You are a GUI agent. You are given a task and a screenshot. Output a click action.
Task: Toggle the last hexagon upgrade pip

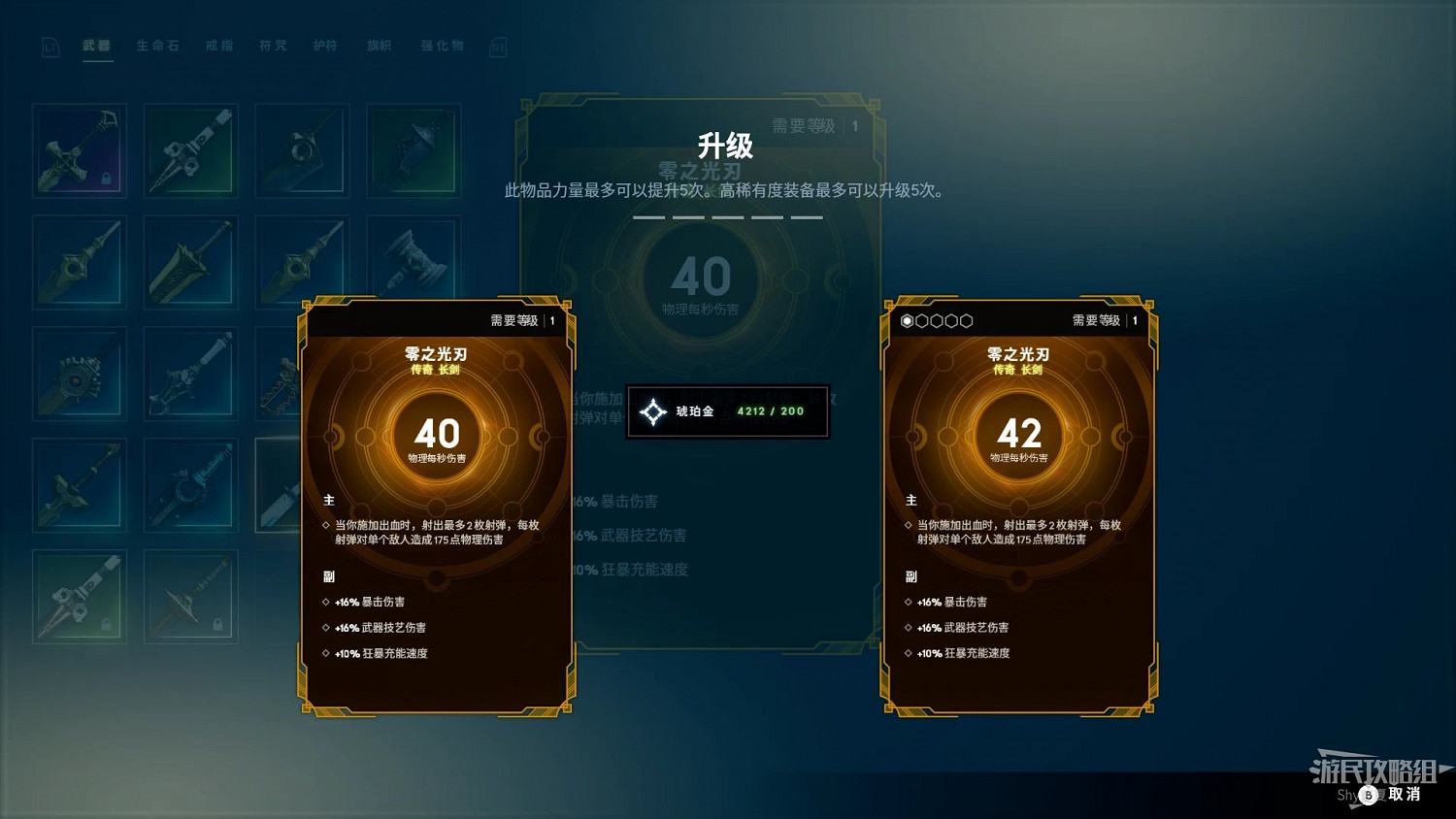tap(967, 320)
